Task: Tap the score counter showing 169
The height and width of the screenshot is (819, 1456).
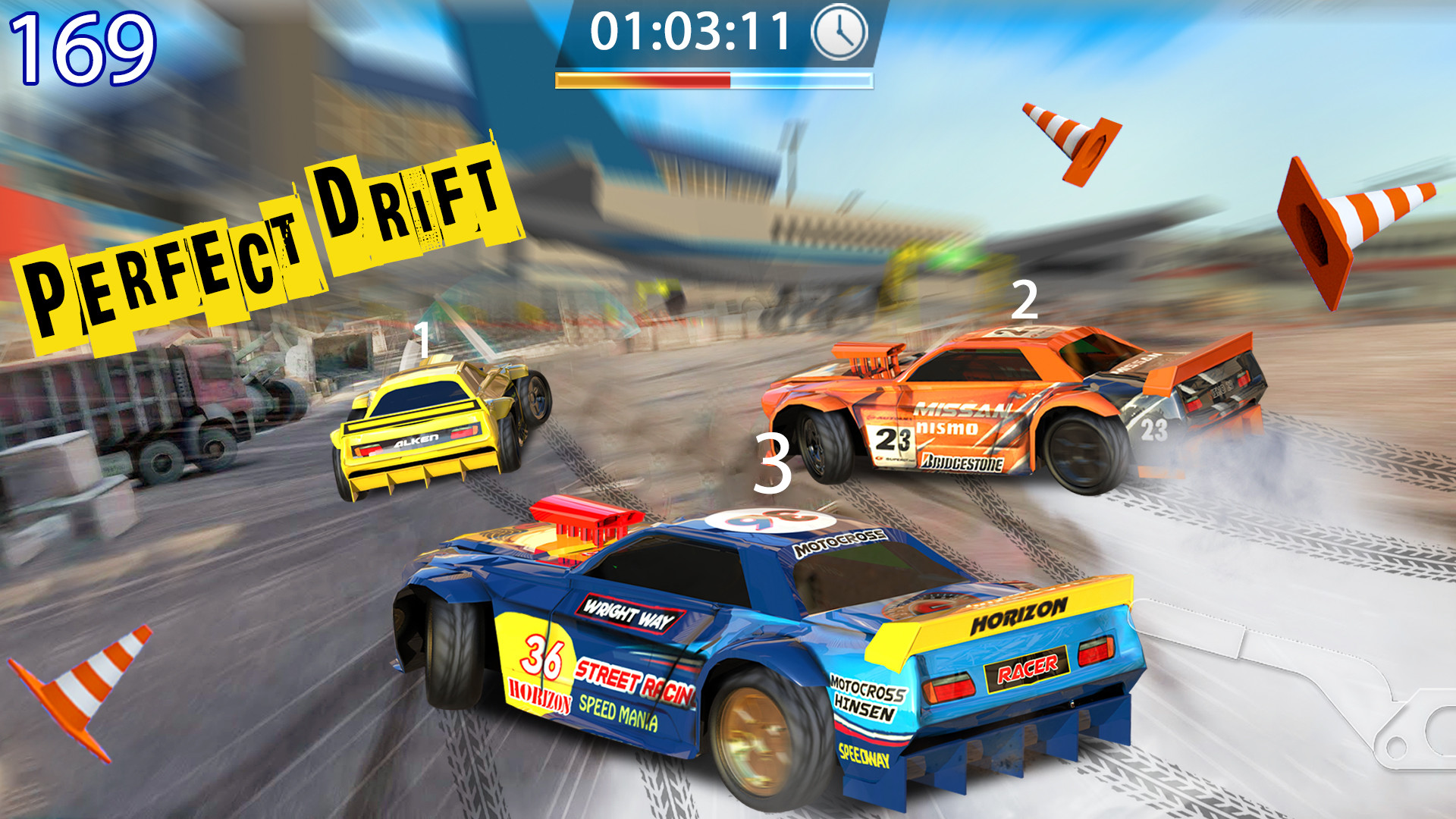Action: click(83, 47)
